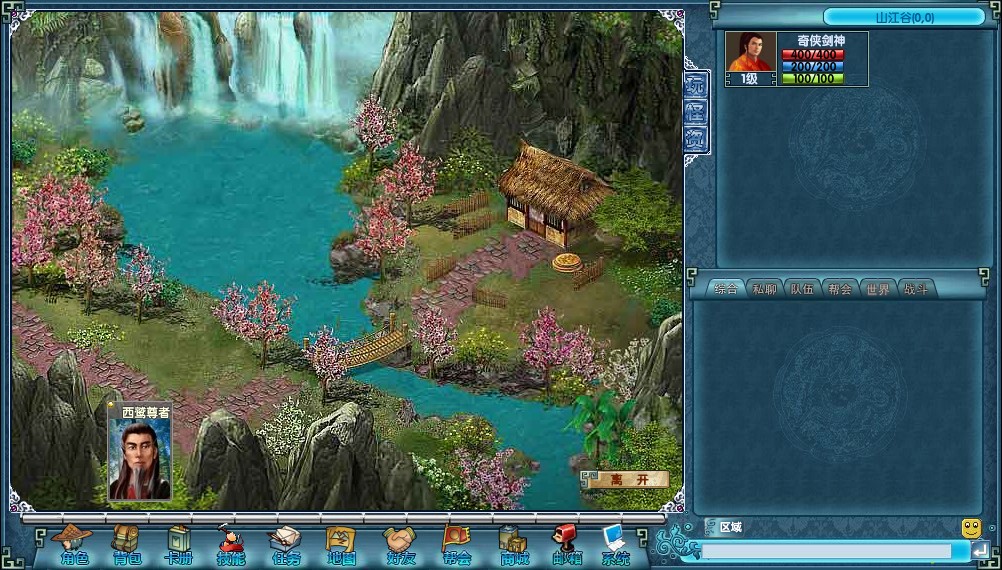This screenshot has width=1002, height=570.
Task: Switch to the 战斗 battle log tab
Action: [915, 289]
